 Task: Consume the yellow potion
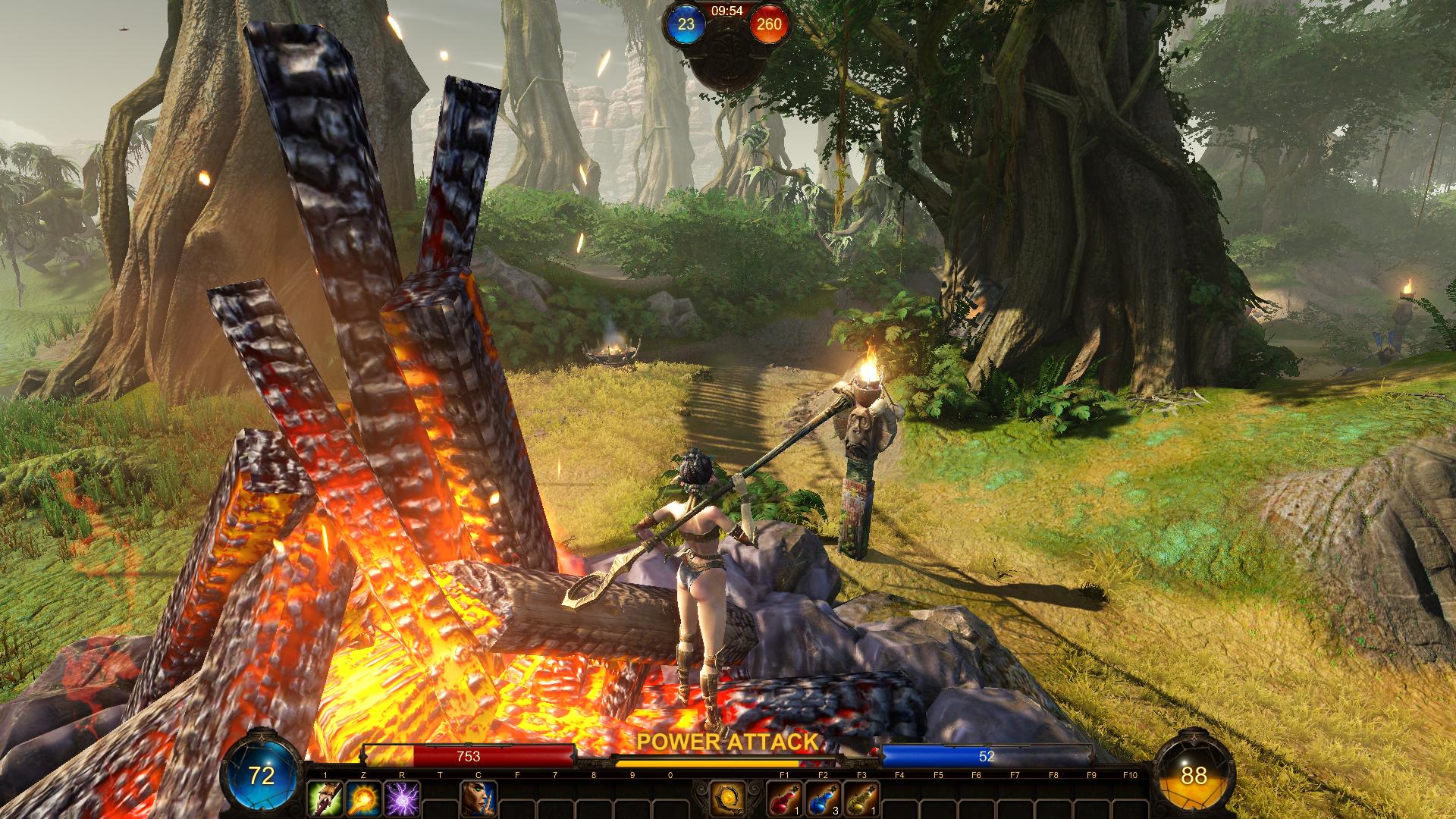862,800
